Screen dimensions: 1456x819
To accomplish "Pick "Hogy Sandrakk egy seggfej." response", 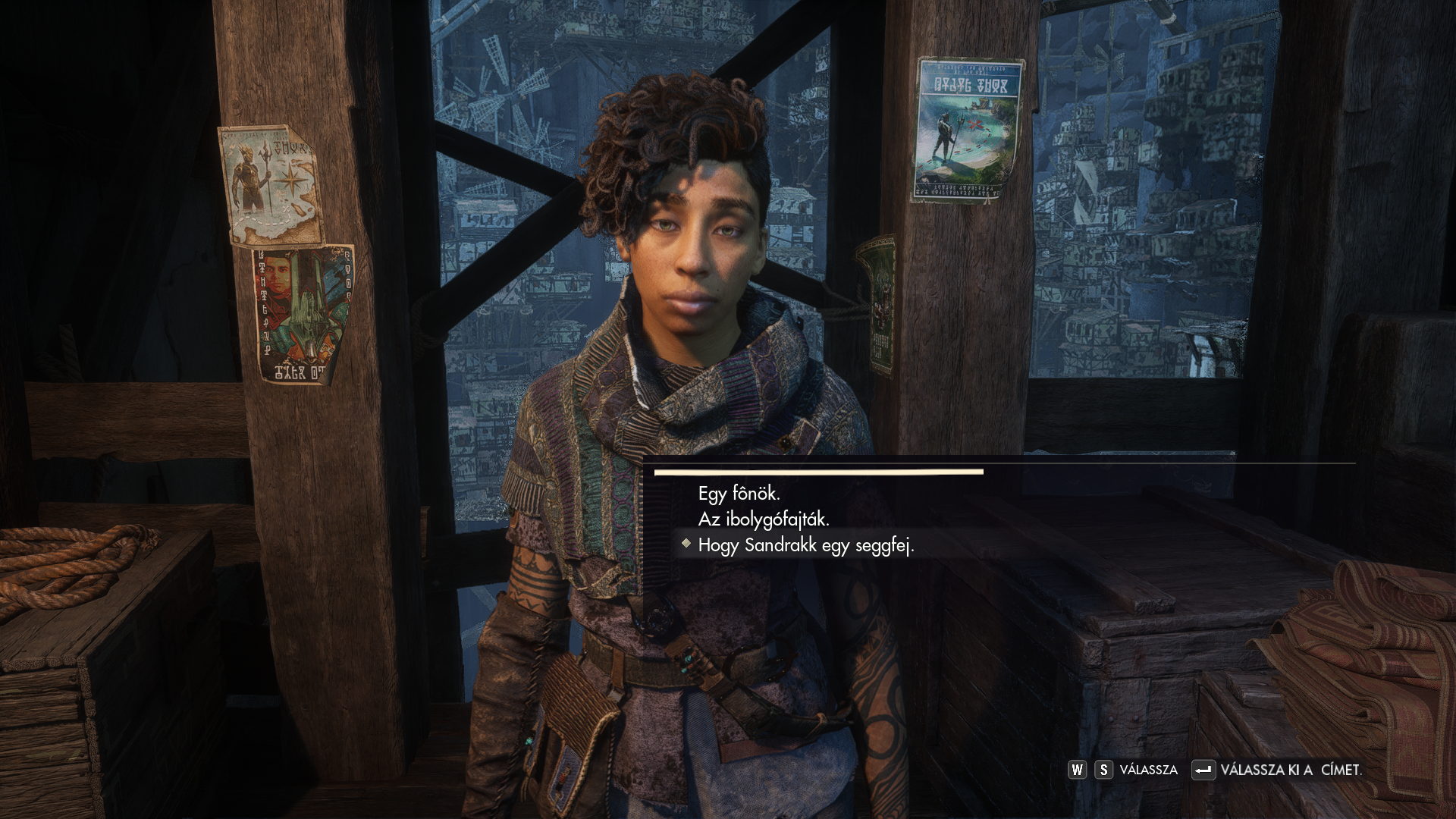I will coord(806,545).
